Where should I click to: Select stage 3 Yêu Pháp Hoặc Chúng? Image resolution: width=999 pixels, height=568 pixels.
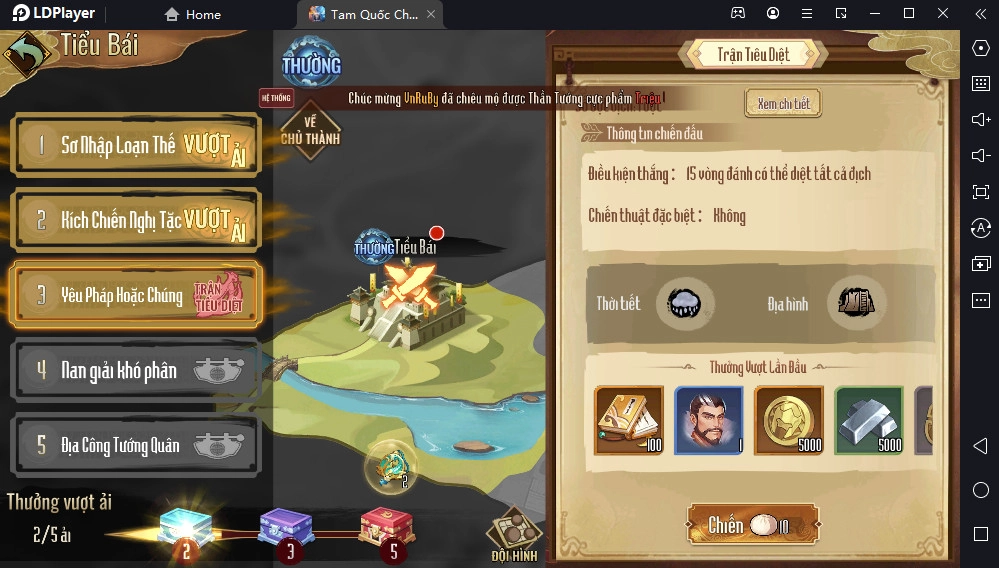point(136,295)
